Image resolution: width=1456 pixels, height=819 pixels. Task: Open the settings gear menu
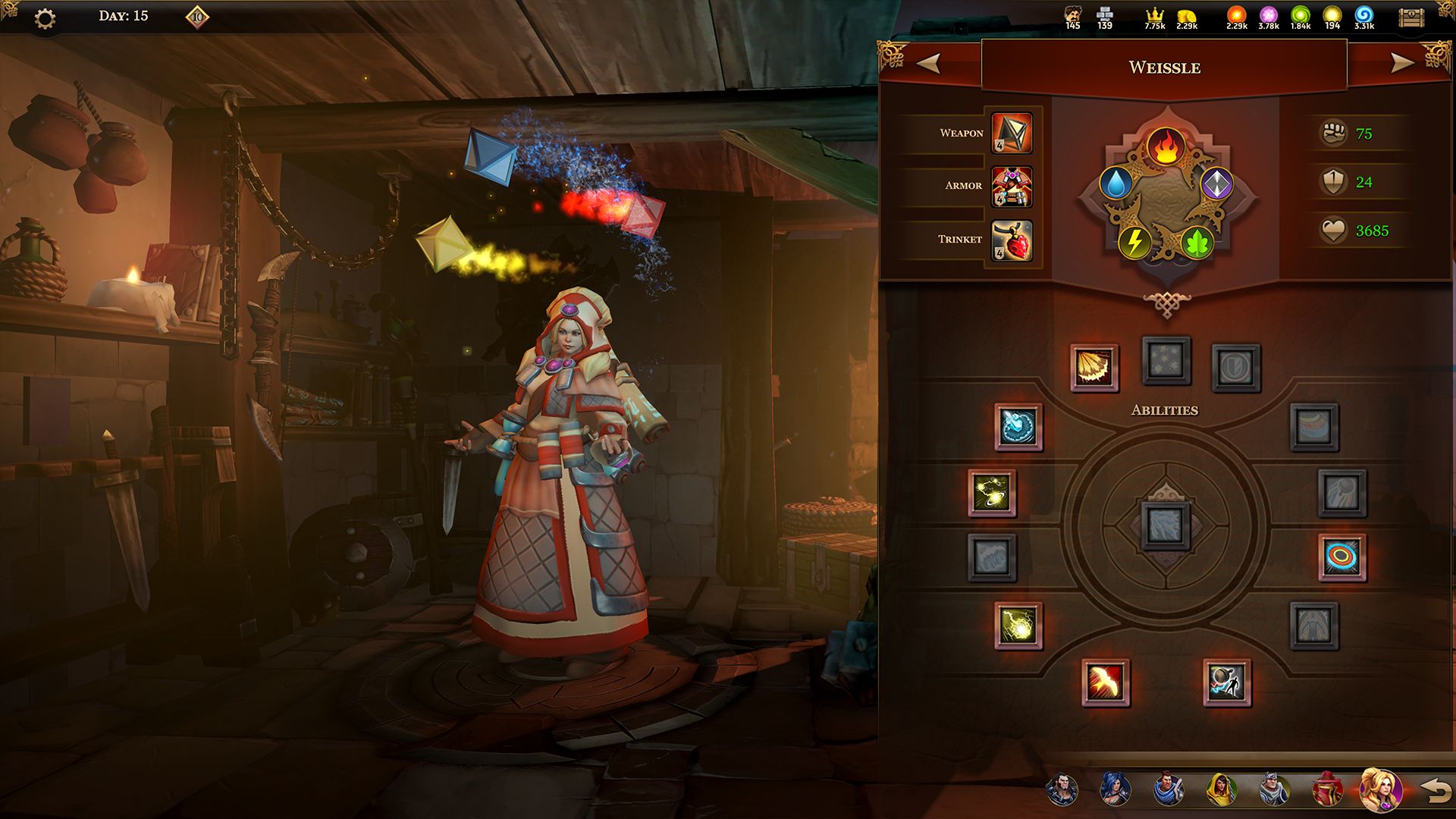coord(45,18)
